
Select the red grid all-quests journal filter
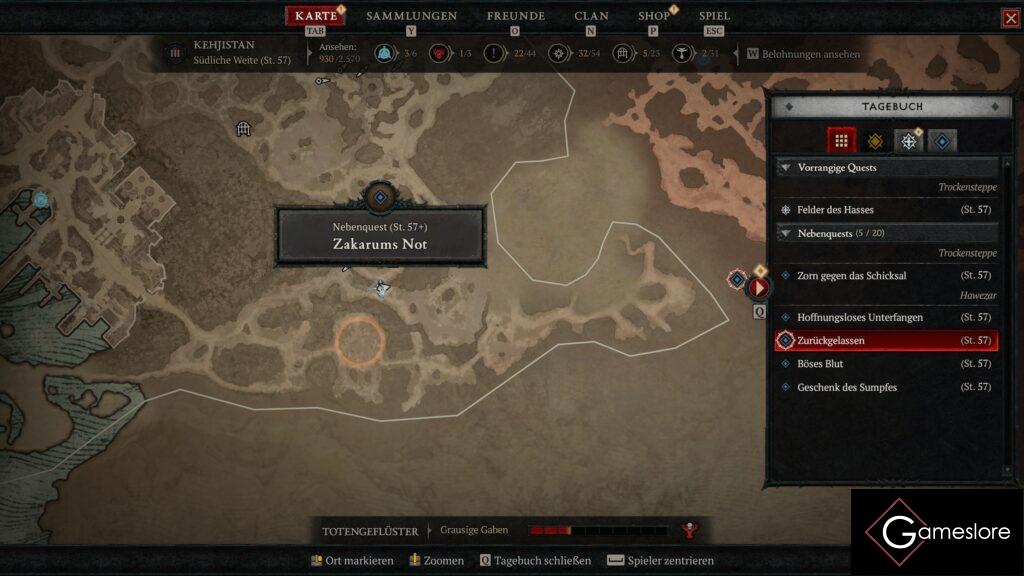(841, 141)
